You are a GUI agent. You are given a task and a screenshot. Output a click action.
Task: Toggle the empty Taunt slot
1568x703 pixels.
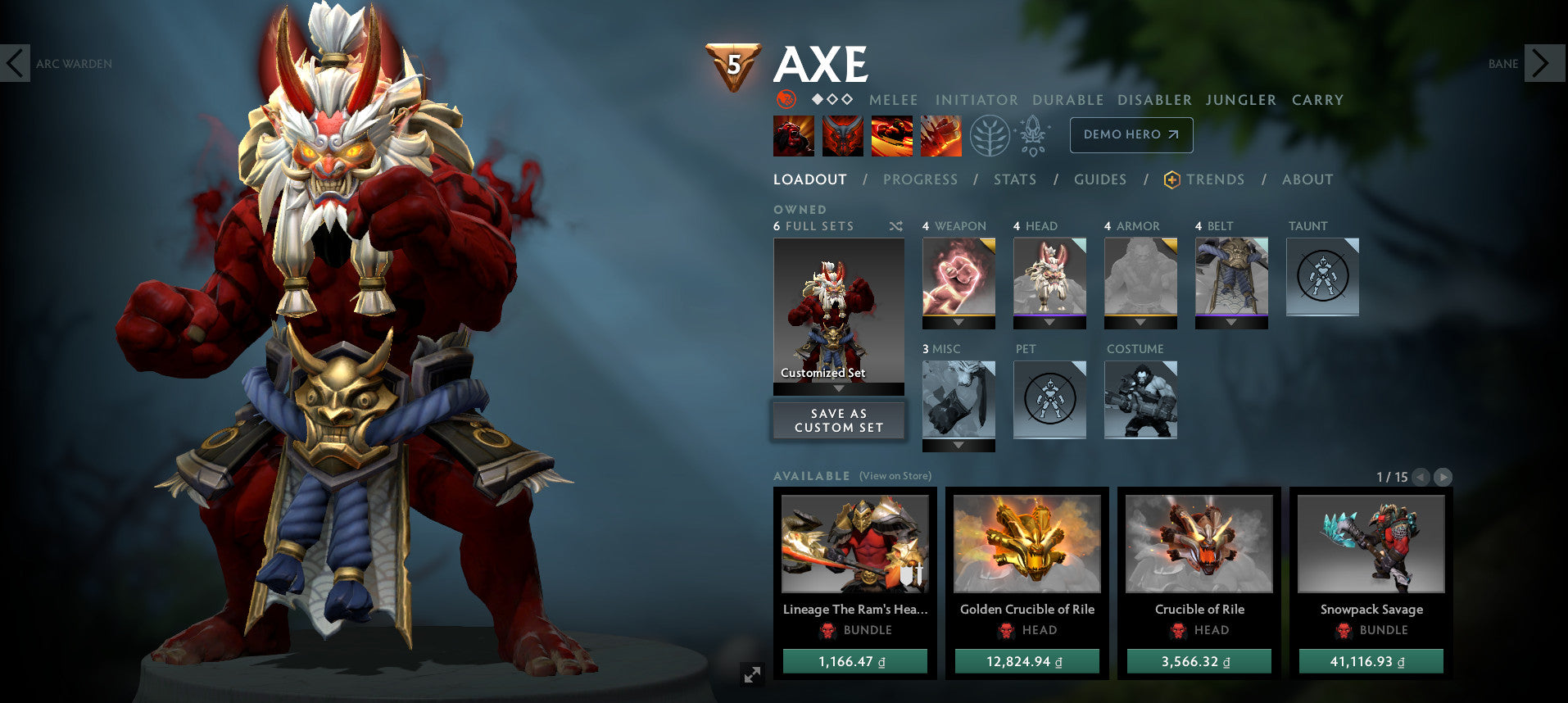(x=1323, y=277)
